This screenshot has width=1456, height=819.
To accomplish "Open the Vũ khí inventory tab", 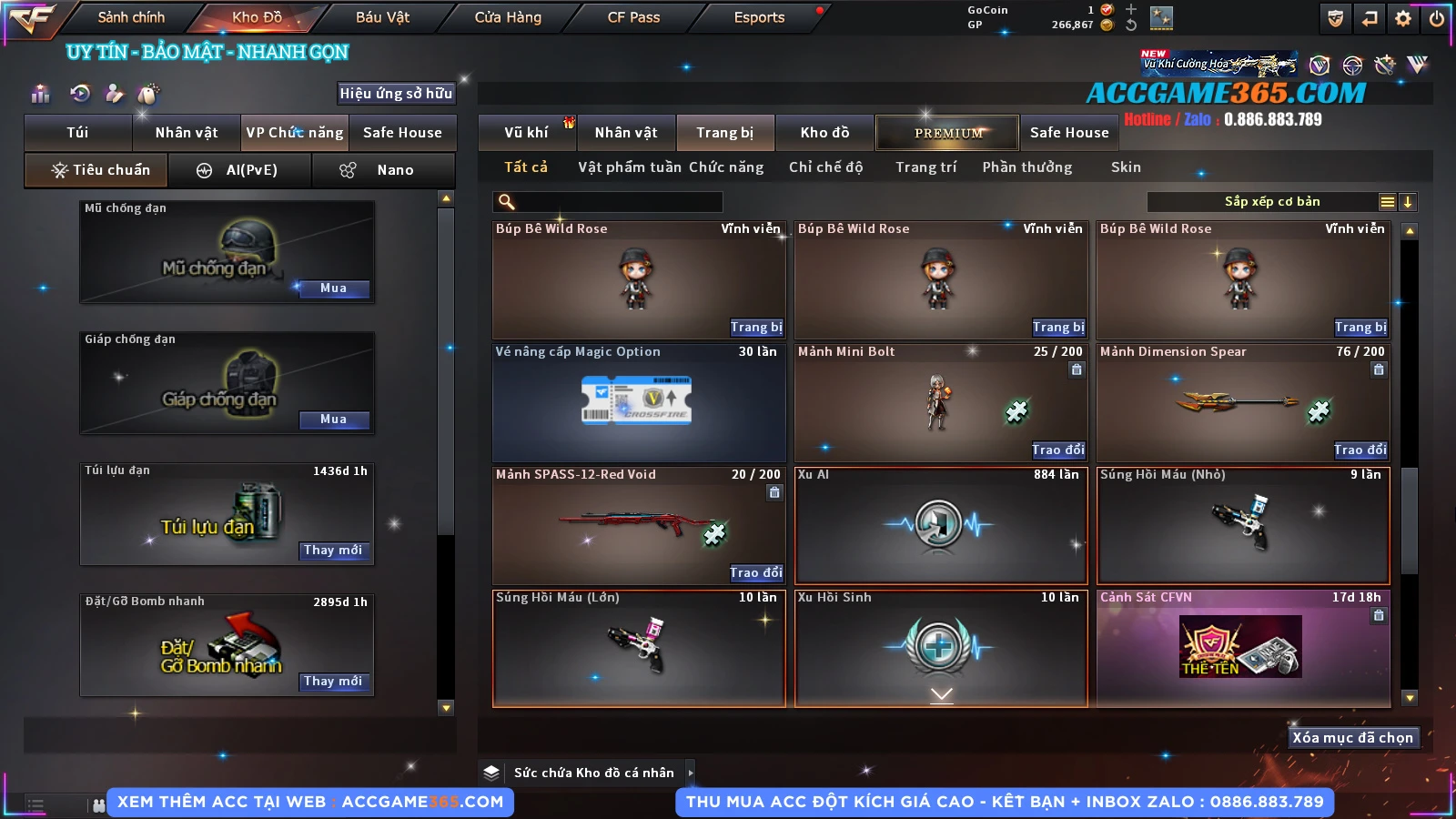I will tap(527, 133).
